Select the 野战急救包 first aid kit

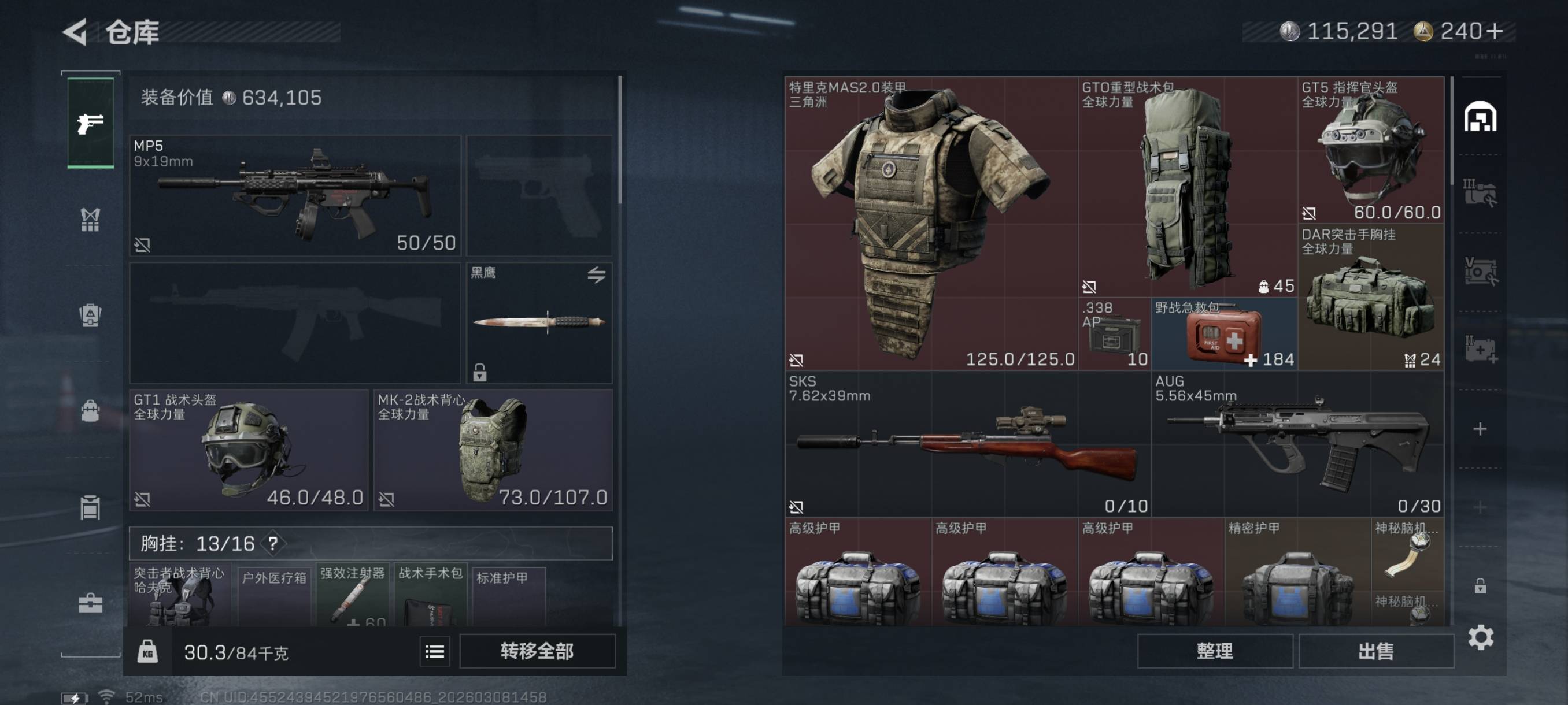(x=1223, y=335)
